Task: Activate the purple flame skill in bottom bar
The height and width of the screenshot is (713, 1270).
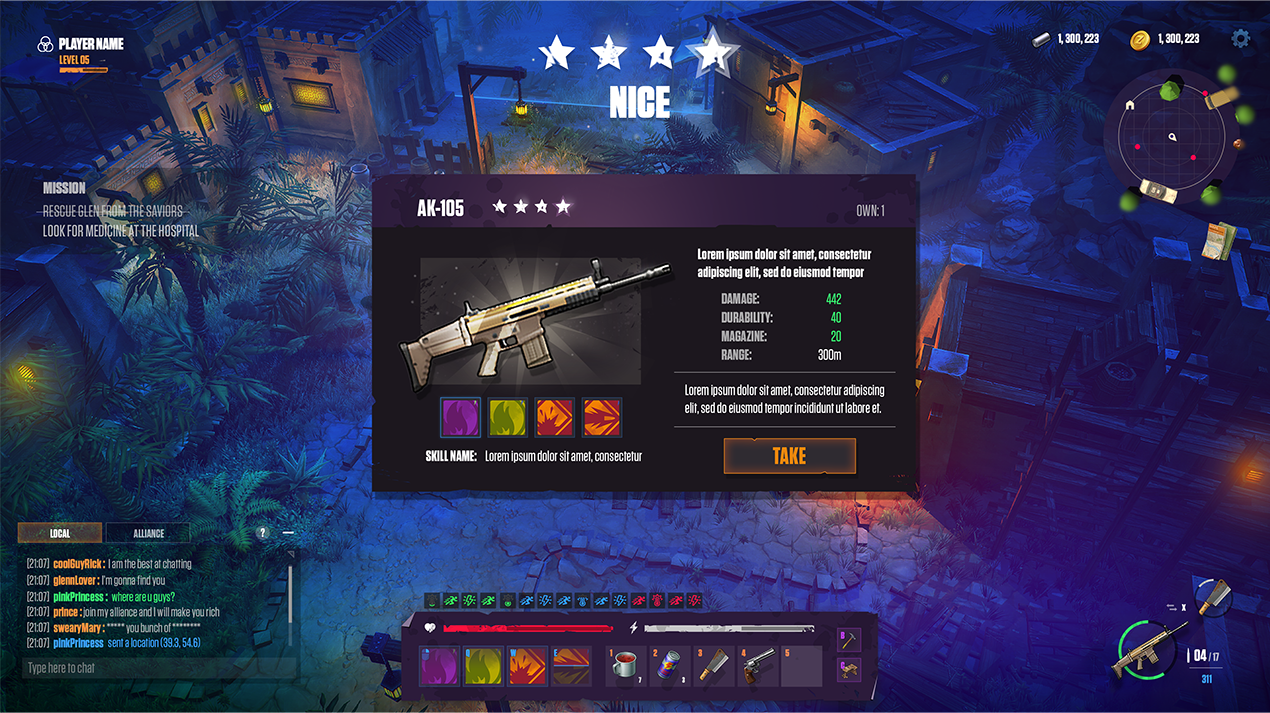Action: tap(439, 667)
